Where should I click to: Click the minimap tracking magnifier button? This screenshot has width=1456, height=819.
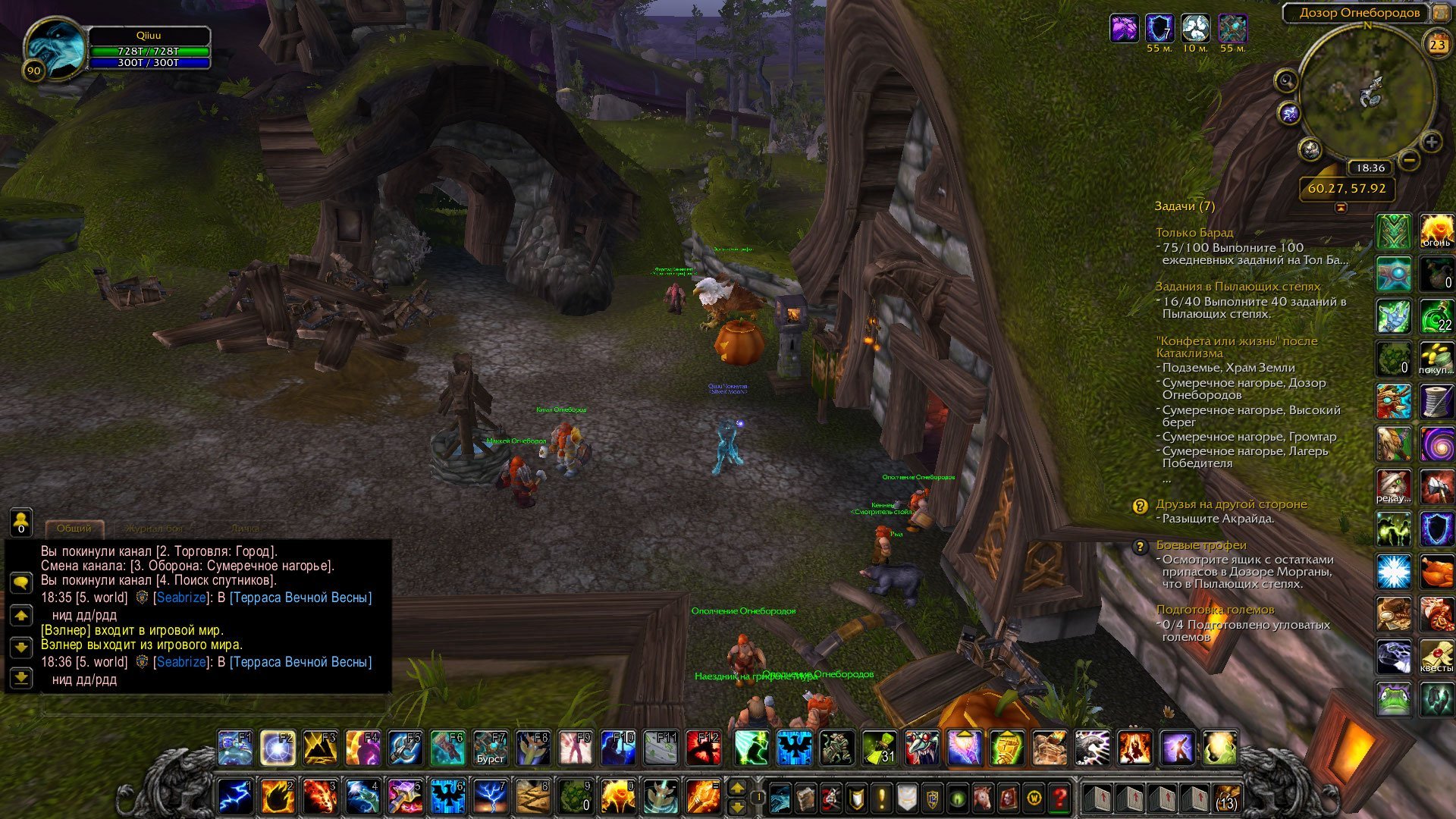point(1286,80)
